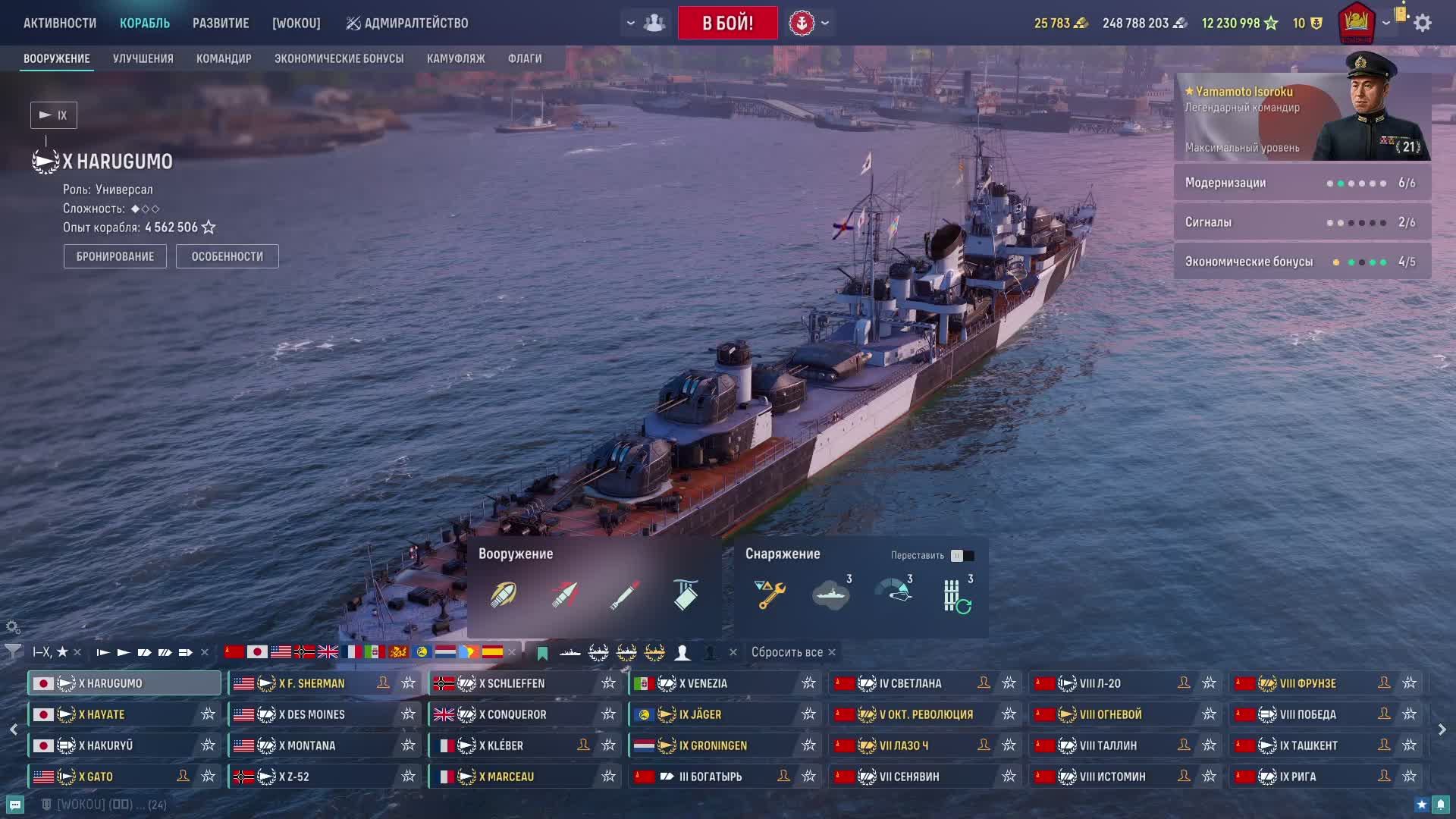Show the Флаги tab
This screenshot has width=1456, height=819.
[x=525, y=58]
